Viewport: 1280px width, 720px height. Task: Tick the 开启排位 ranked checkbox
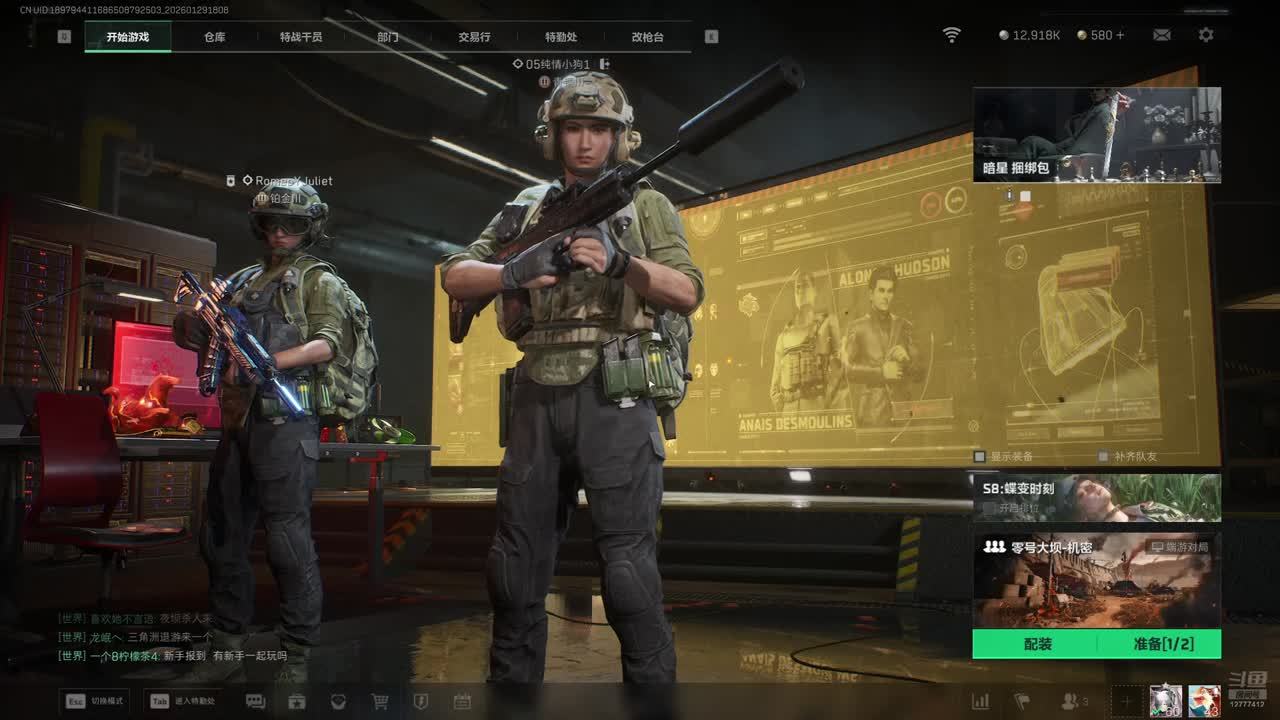(x=989, y=508)
